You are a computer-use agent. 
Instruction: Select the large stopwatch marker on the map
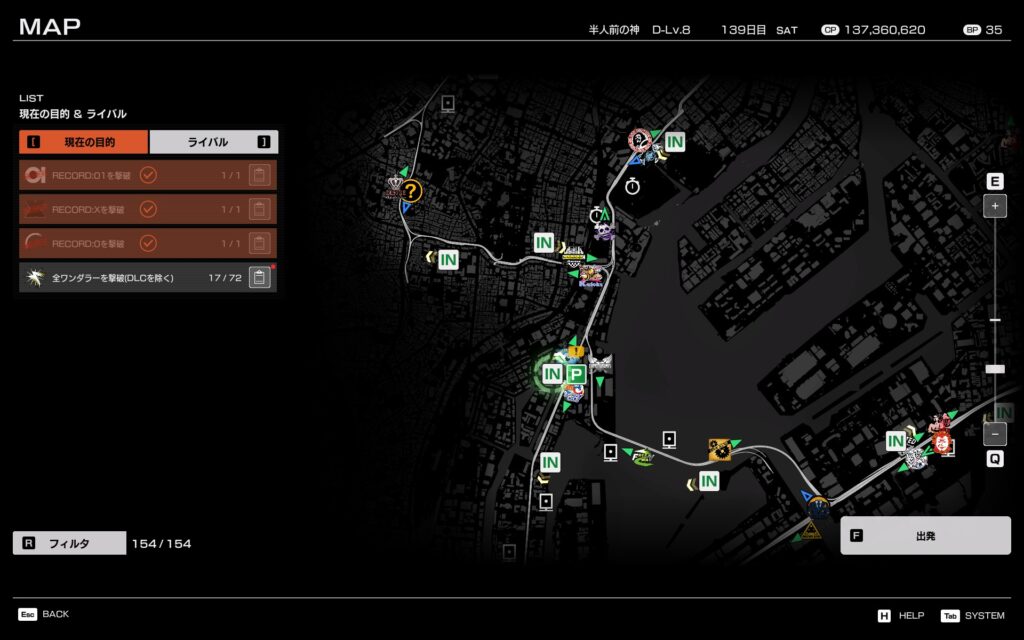[632, 186]
